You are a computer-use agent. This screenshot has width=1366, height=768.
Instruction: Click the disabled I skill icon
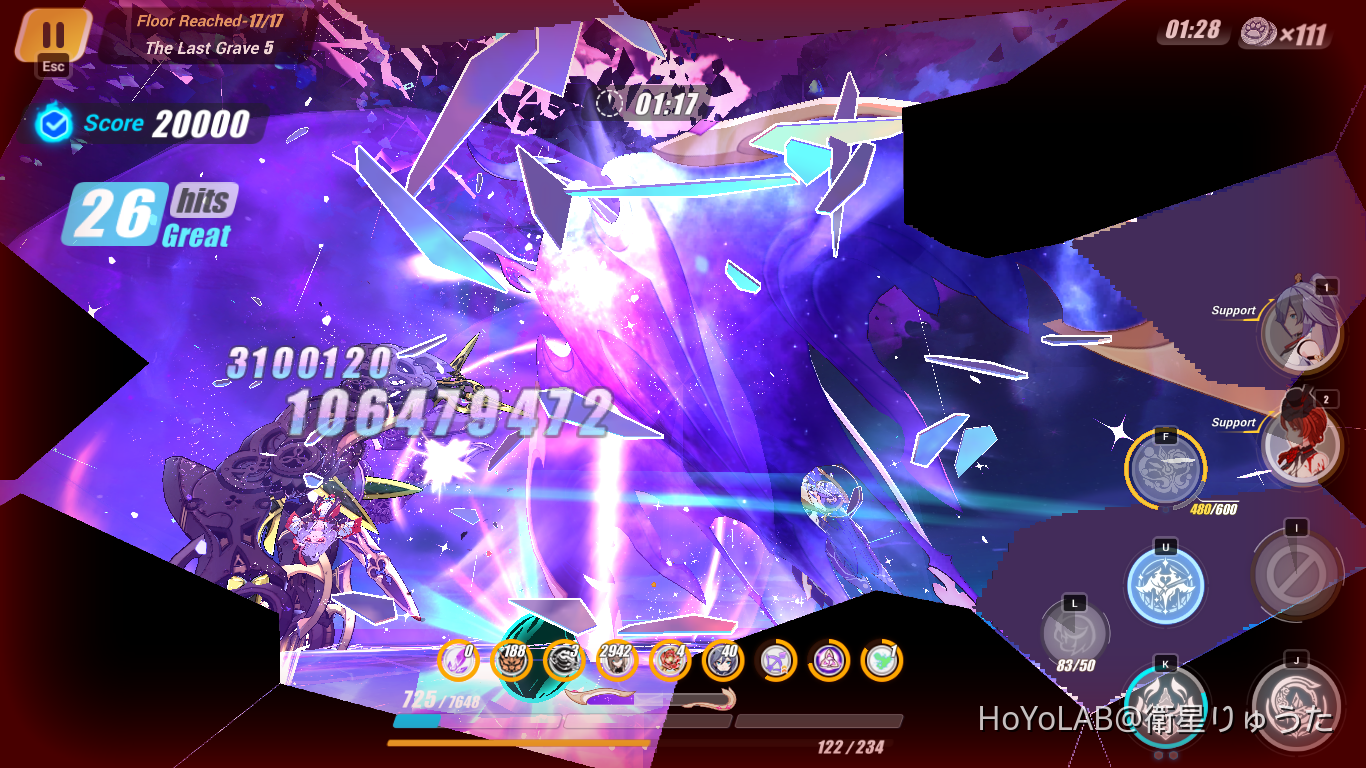(1296, 570)
